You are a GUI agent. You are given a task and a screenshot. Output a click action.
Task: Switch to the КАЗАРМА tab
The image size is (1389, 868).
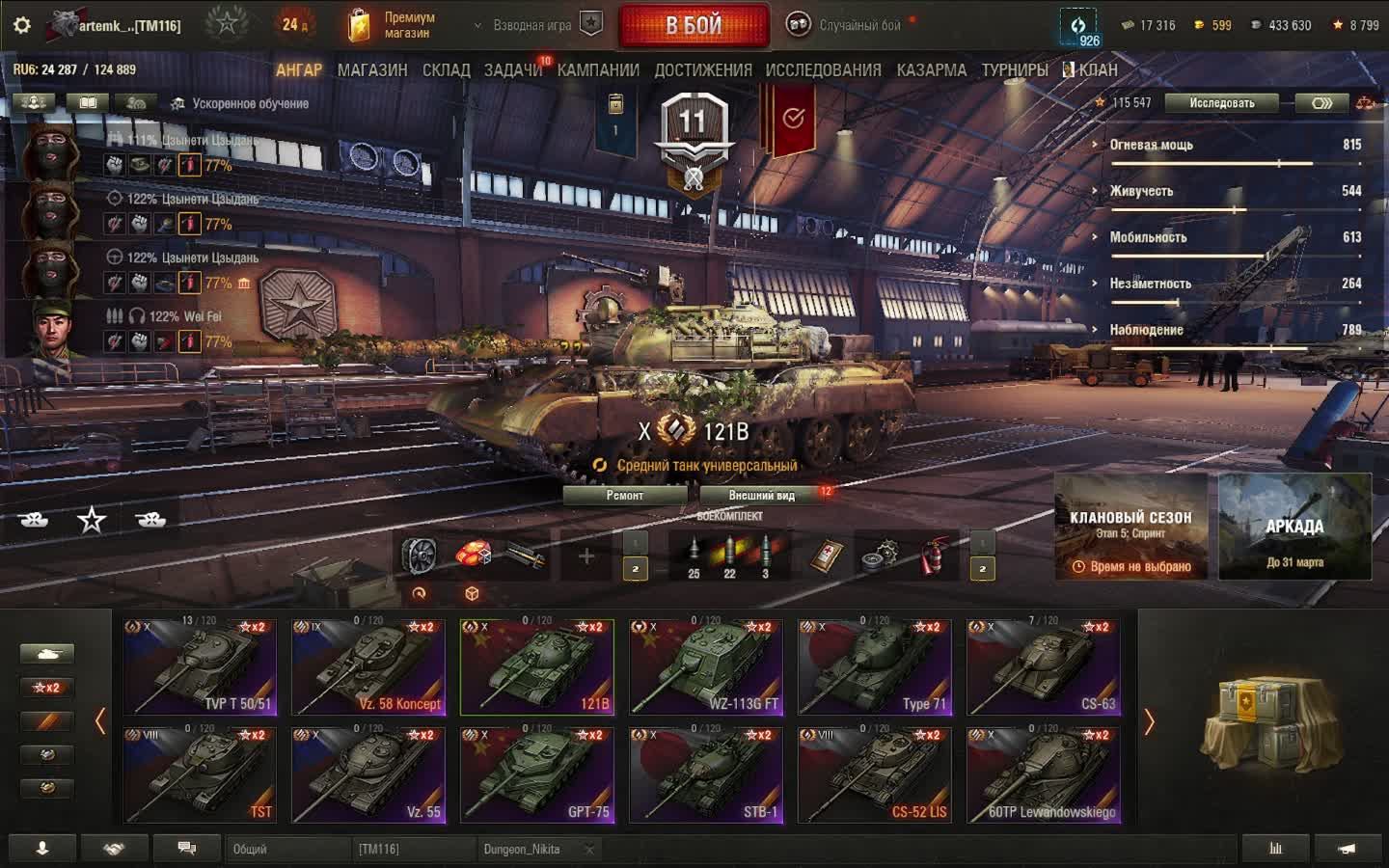tap(931, 70)
